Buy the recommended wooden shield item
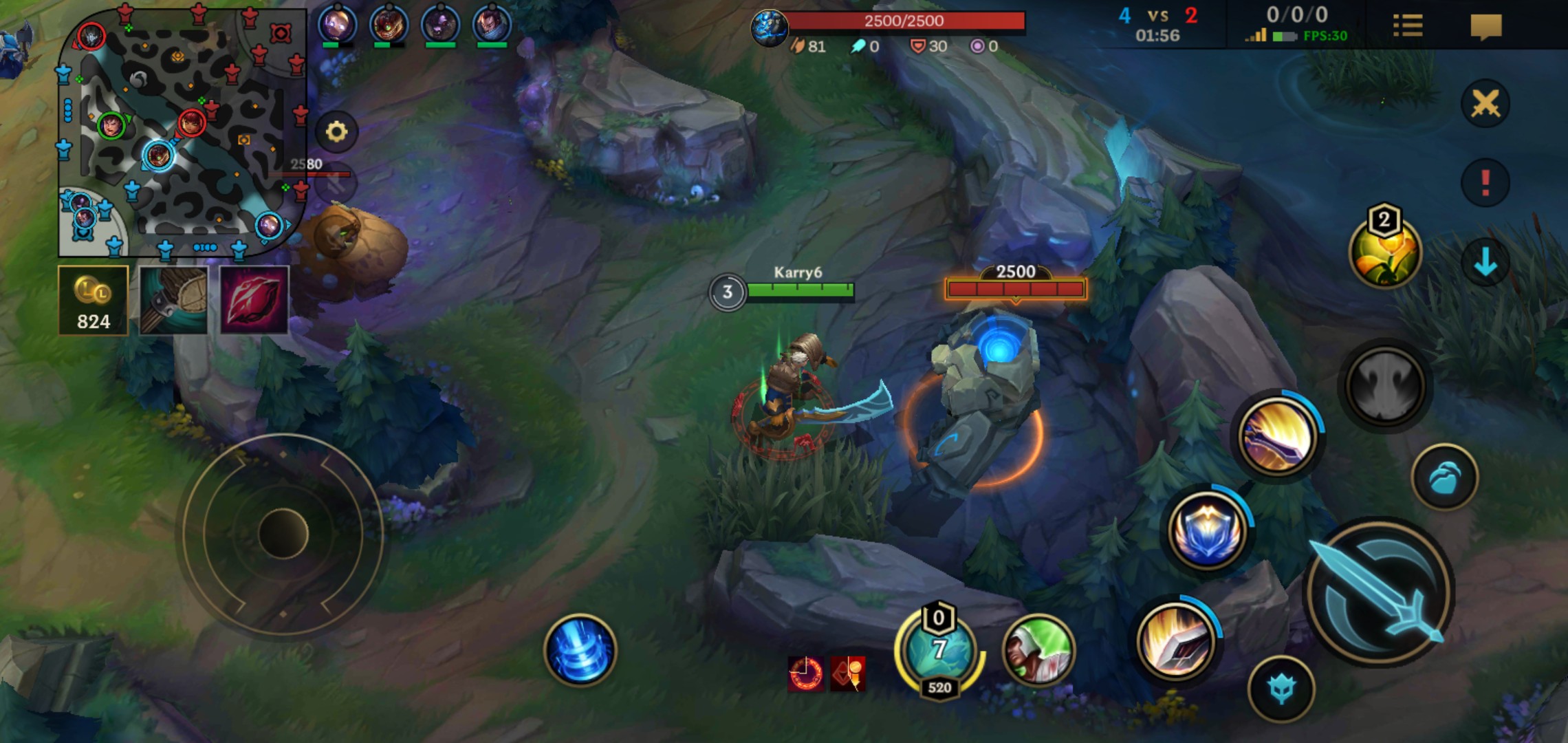 pos(173,301)
